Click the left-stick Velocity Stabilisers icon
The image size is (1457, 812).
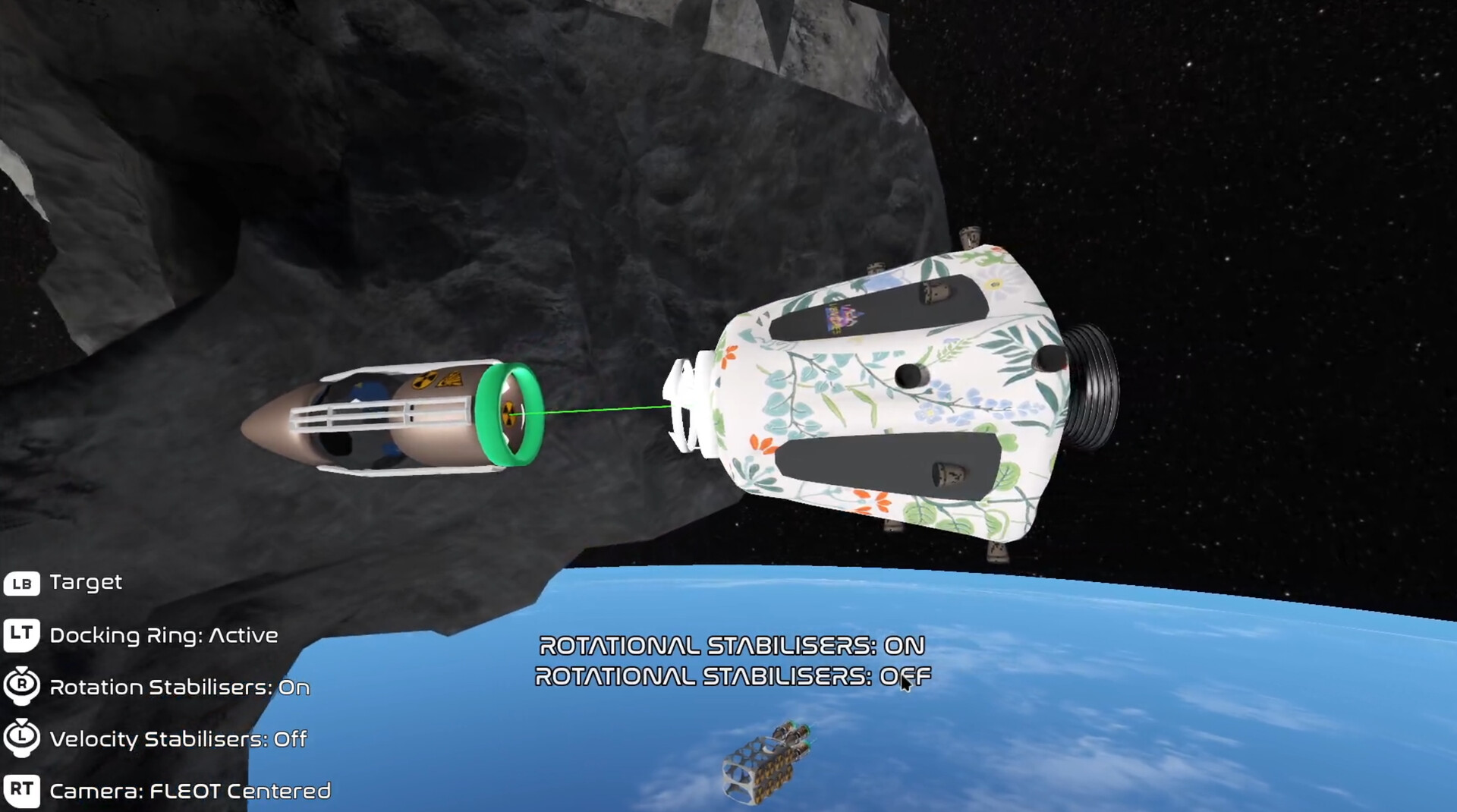[23, 738]
